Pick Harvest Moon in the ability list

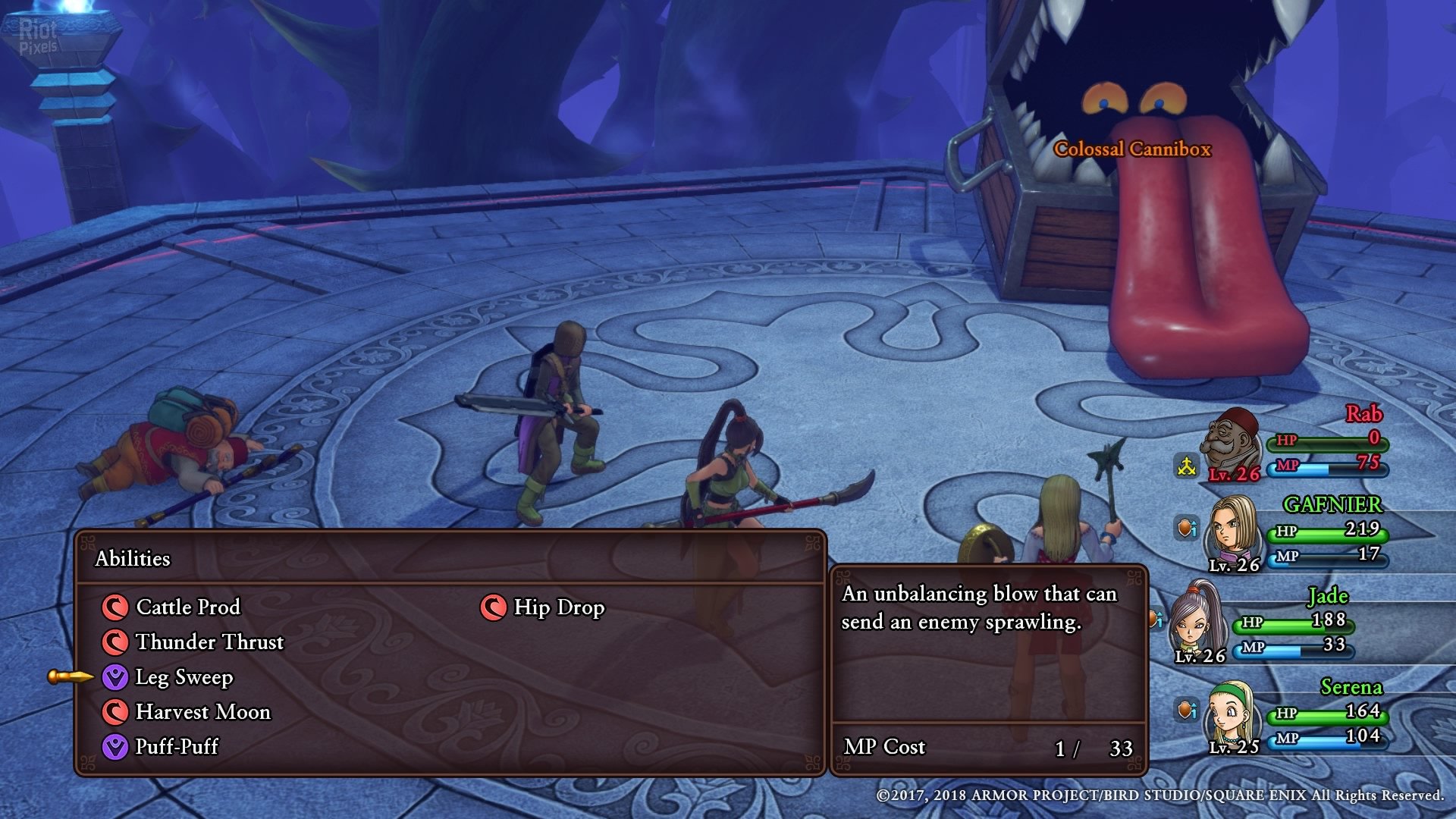(x=202, y=711)
